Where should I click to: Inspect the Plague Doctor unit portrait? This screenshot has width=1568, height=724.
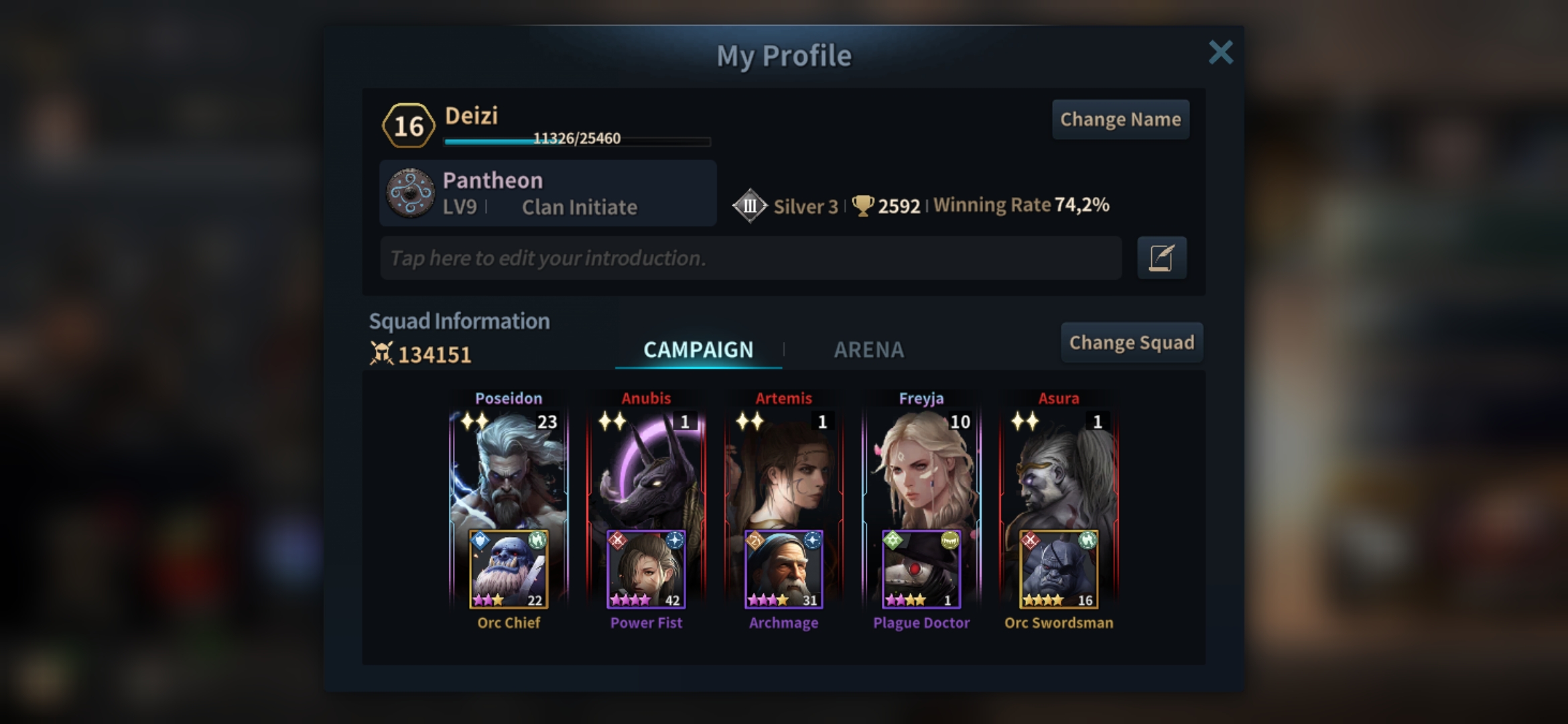pos(921,570)
